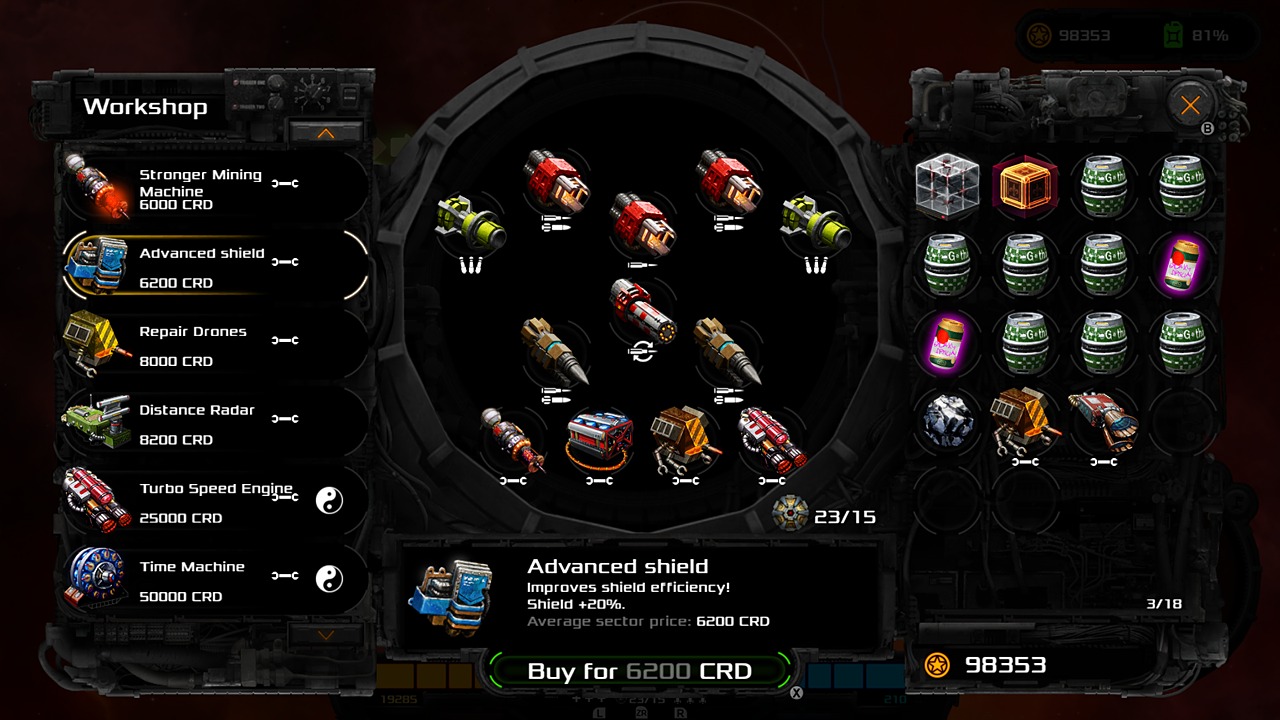Select the central rotating minigun weapon slot
The width and height of the screenshot is (1280, 720).
(643, 312)
